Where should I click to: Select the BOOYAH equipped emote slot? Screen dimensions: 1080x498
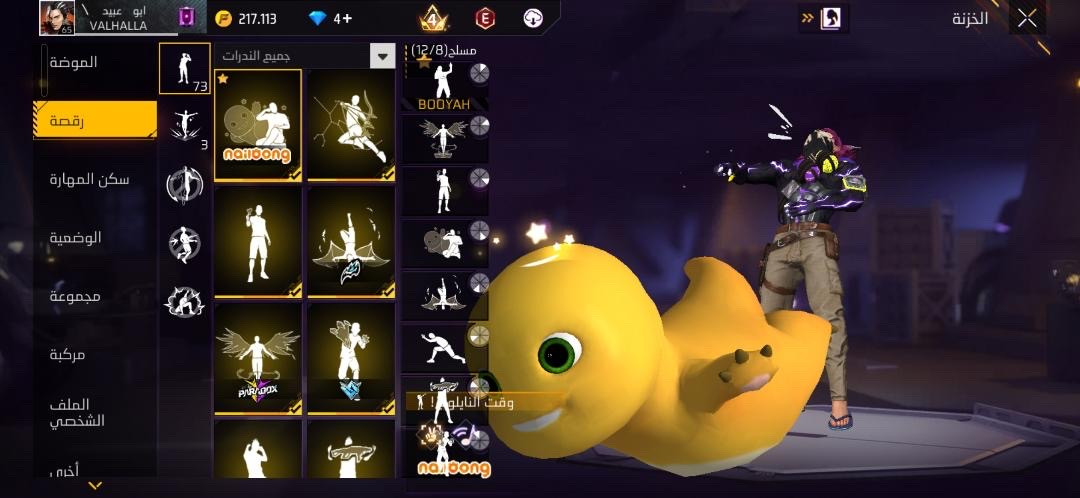(444, 86)
